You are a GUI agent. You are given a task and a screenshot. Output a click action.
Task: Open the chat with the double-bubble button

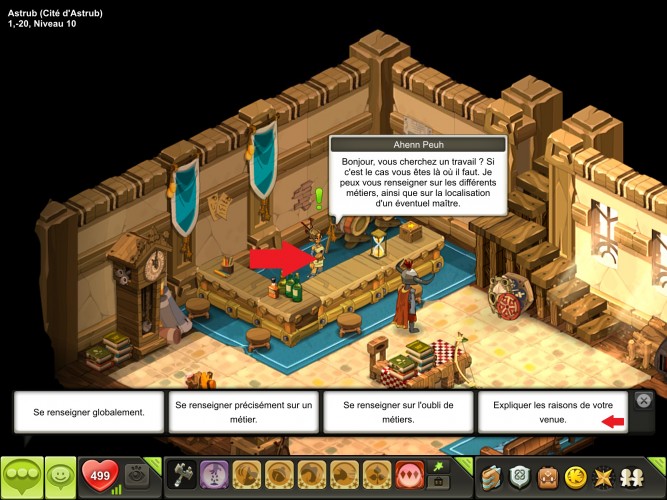pos(22,476)
